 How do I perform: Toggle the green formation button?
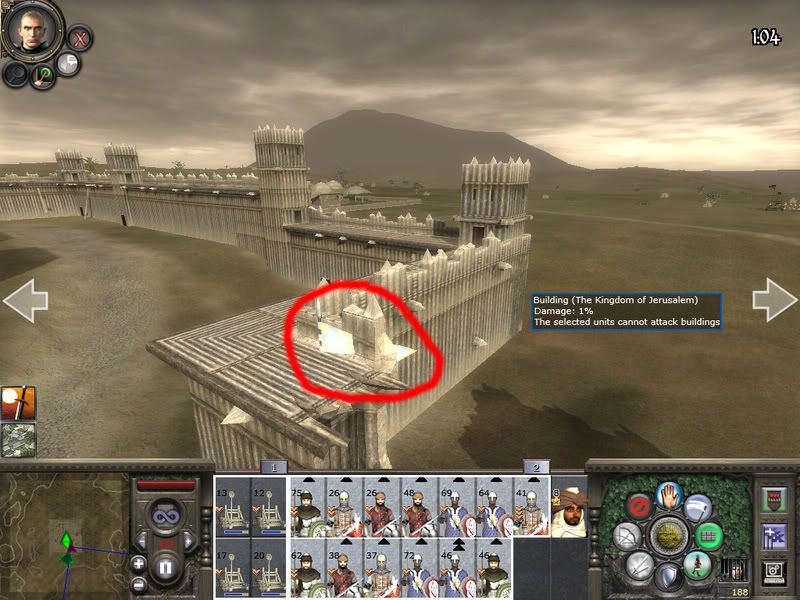tap(708, 536)
